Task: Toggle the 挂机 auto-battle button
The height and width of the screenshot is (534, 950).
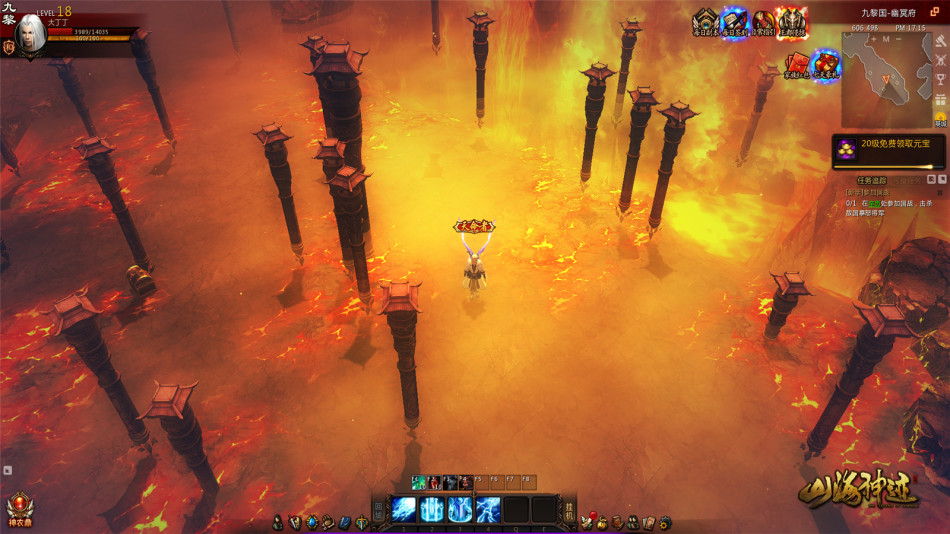Action: (x=570, y=509)
